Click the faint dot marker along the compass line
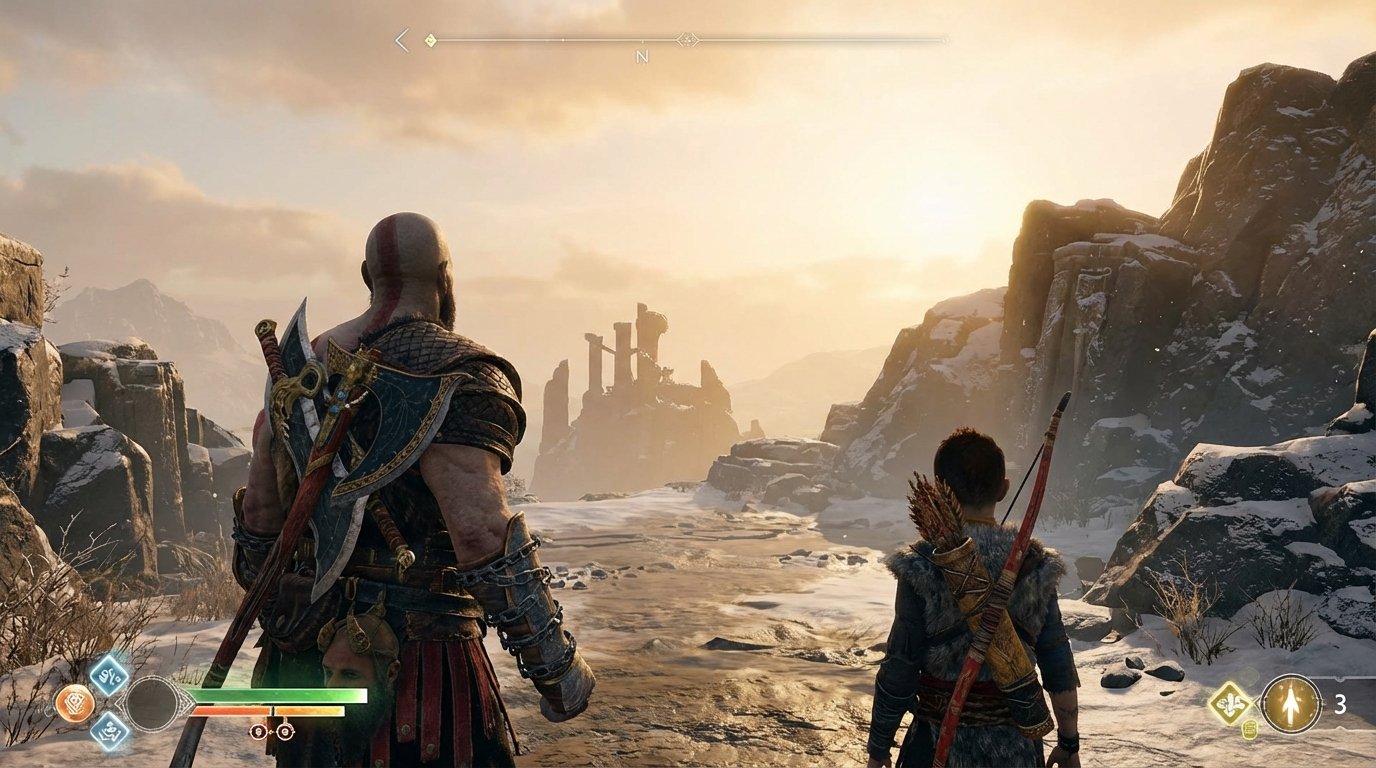The image size is (1376, 768). [x=563, y=39]
